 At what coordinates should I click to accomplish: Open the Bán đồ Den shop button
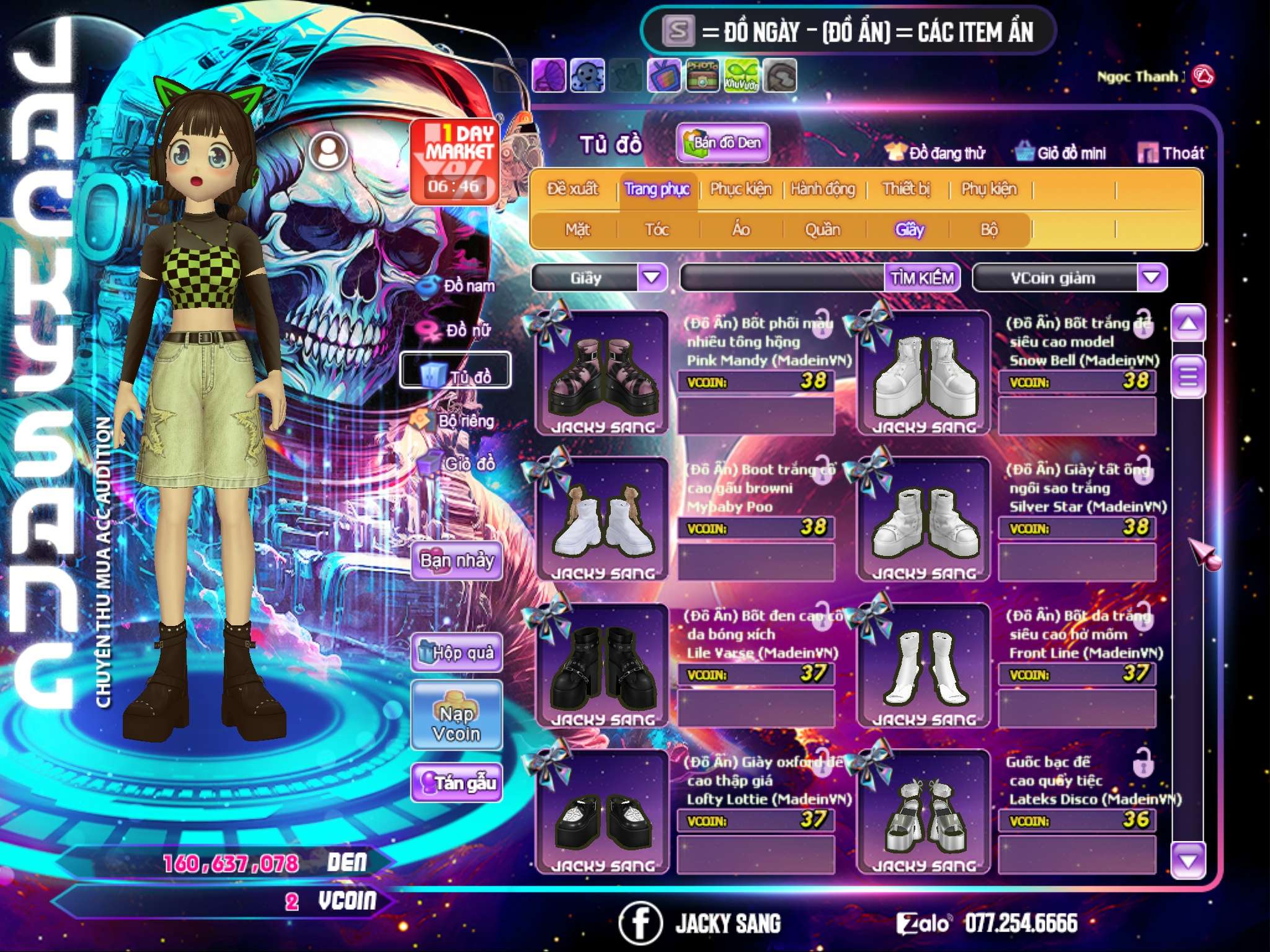coord(722,143)
